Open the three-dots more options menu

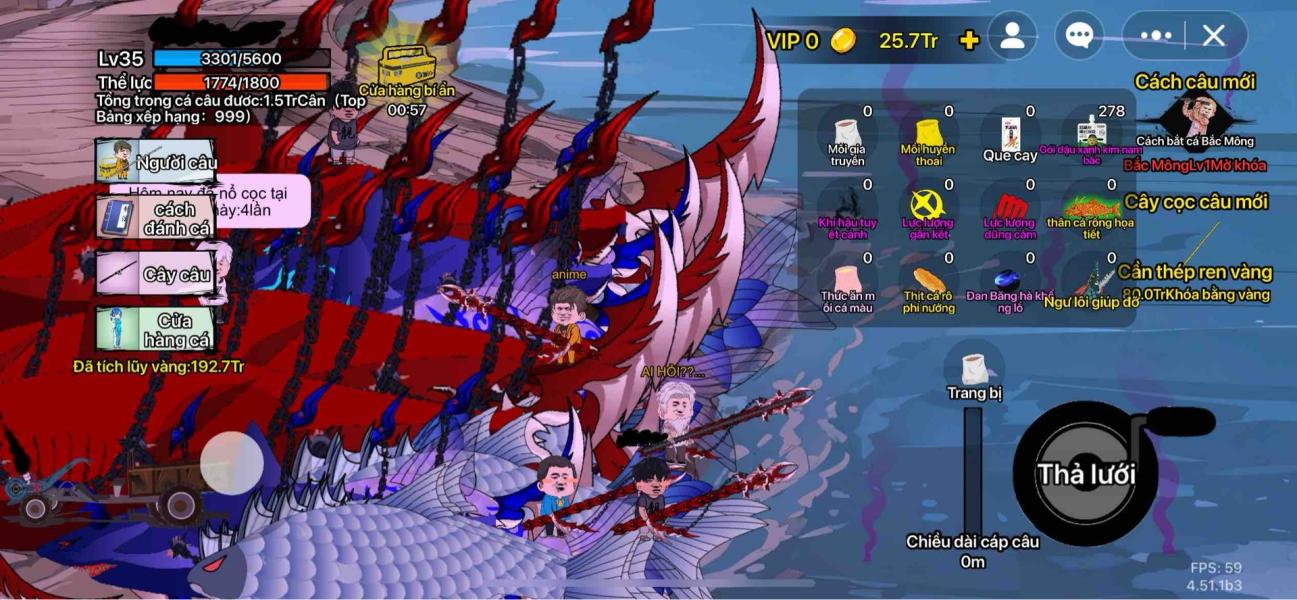1155,37
